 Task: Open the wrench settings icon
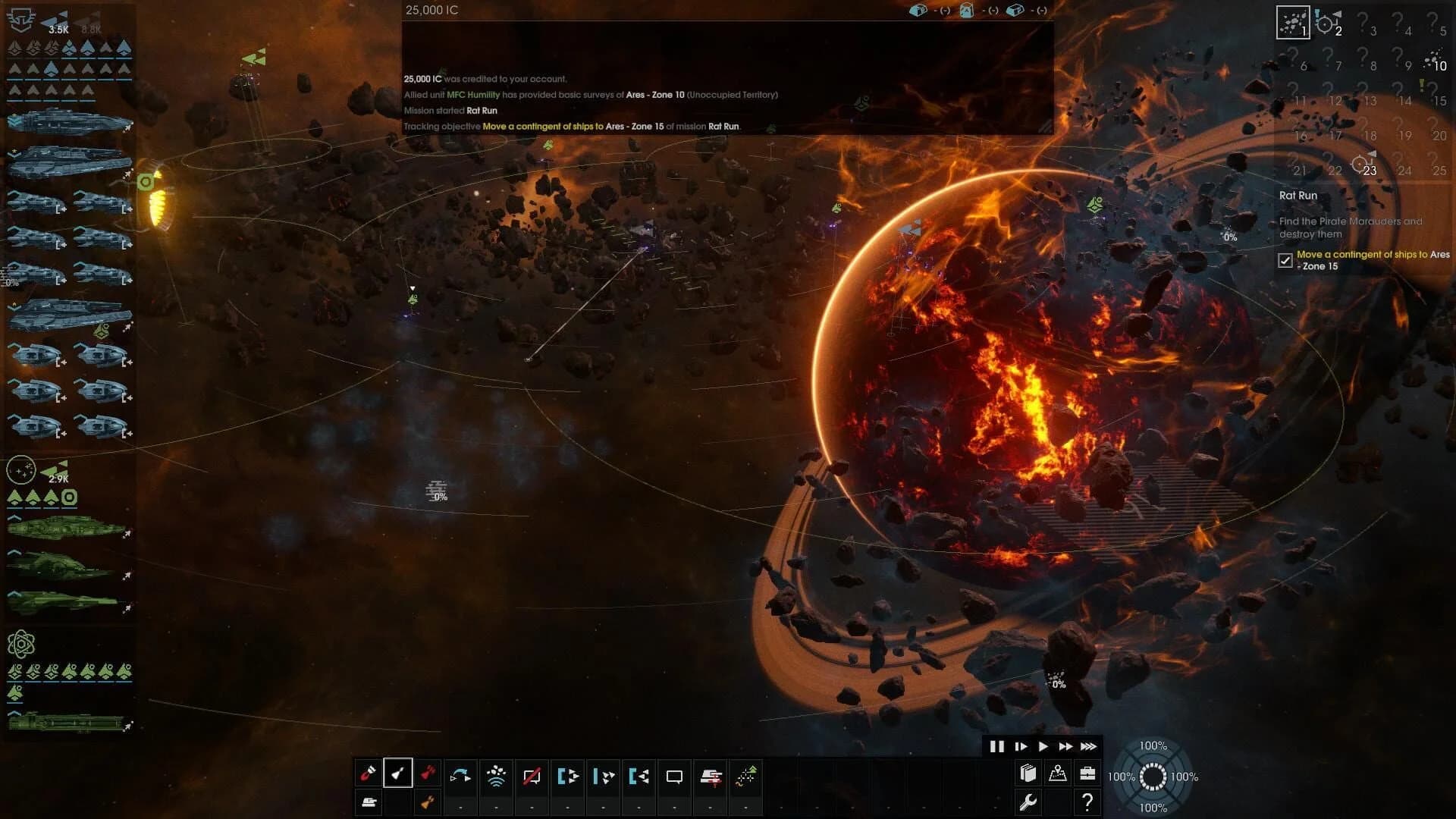[1028, 802]
